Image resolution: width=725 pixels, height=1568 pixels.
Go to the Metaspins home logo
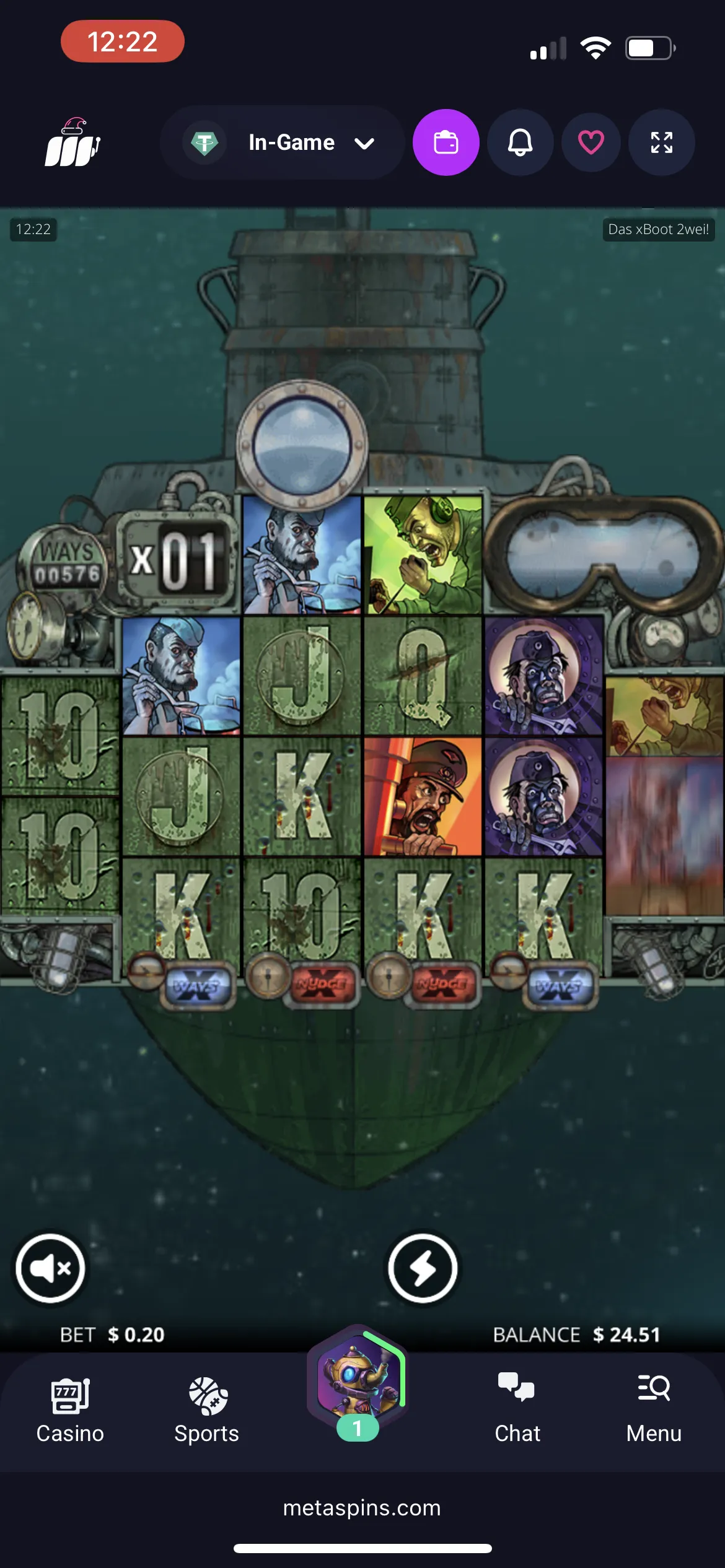pyautogui.click(x=72, y=144)
